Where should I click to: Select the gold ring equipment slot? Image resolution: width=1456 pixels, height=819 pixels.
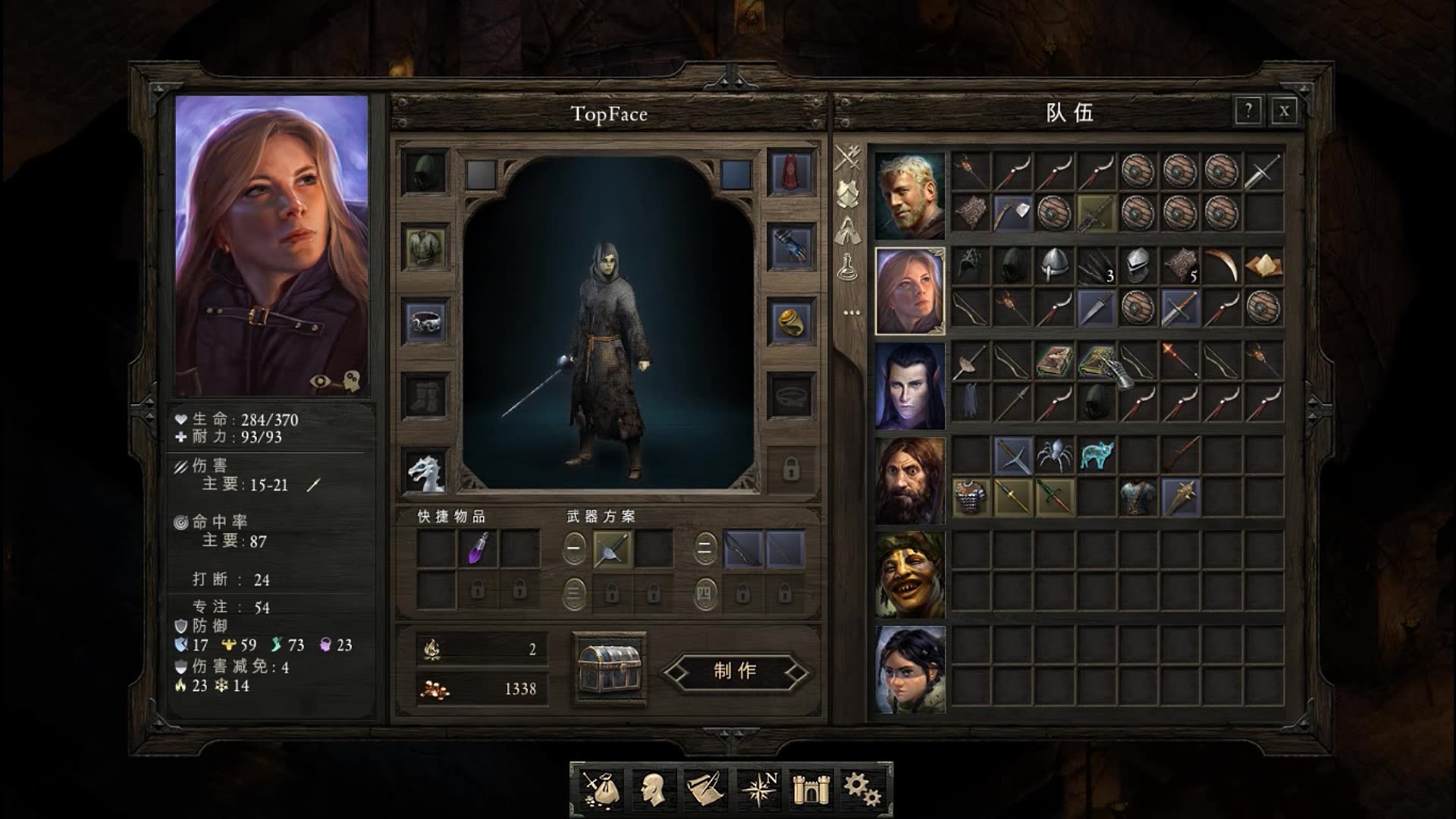click(x=791, y=322)
